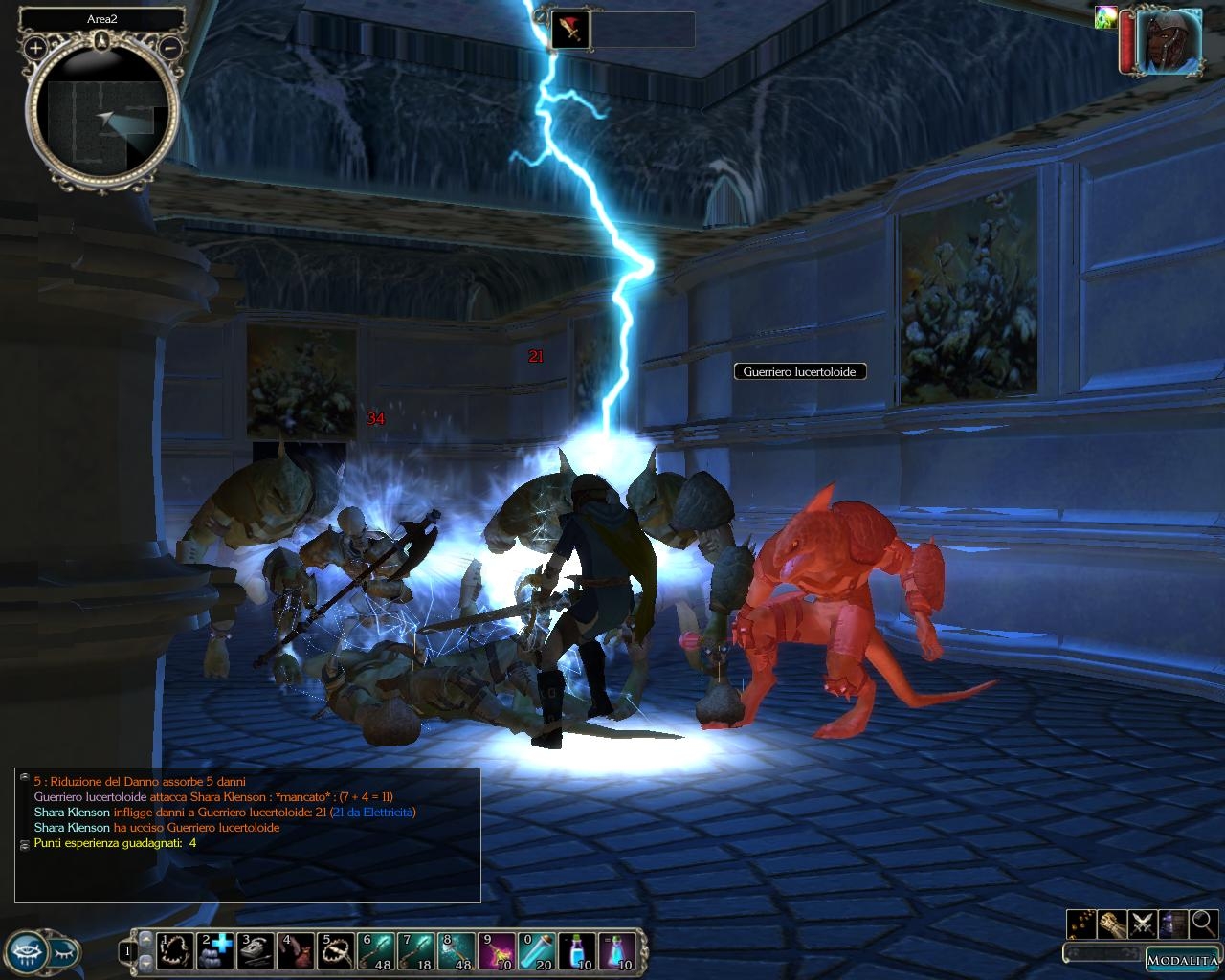Click the closed eye icon button

(x=63, y=952)
